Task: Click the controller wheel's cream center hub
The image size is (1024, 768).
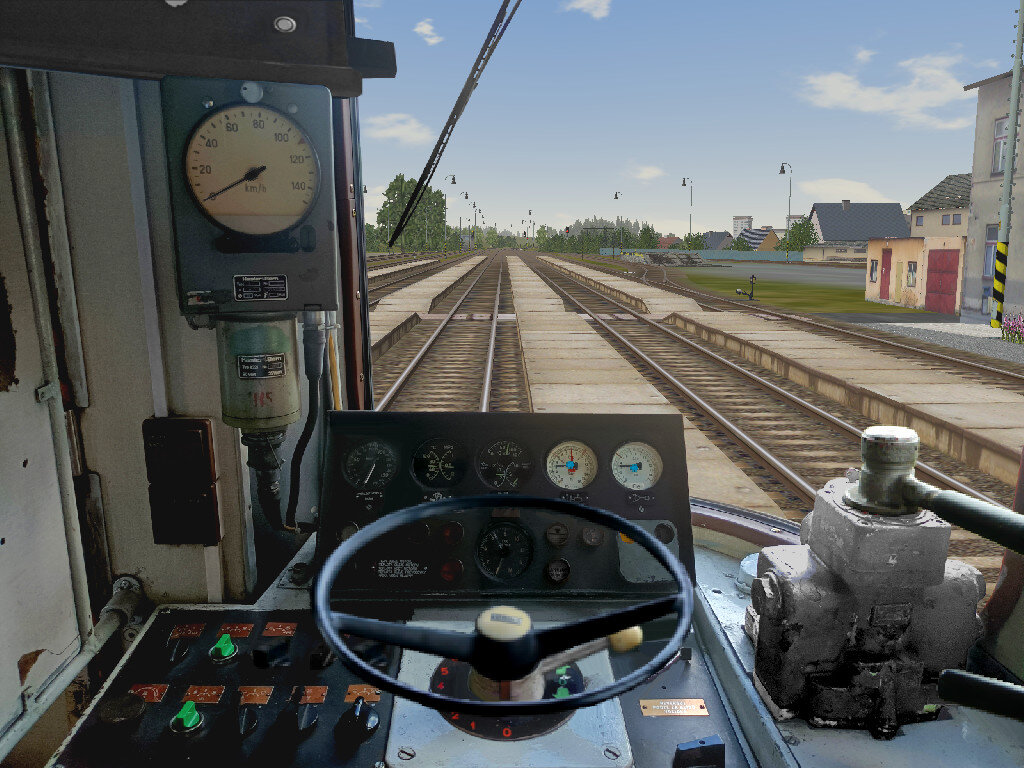Action: [x=503, y=624]
